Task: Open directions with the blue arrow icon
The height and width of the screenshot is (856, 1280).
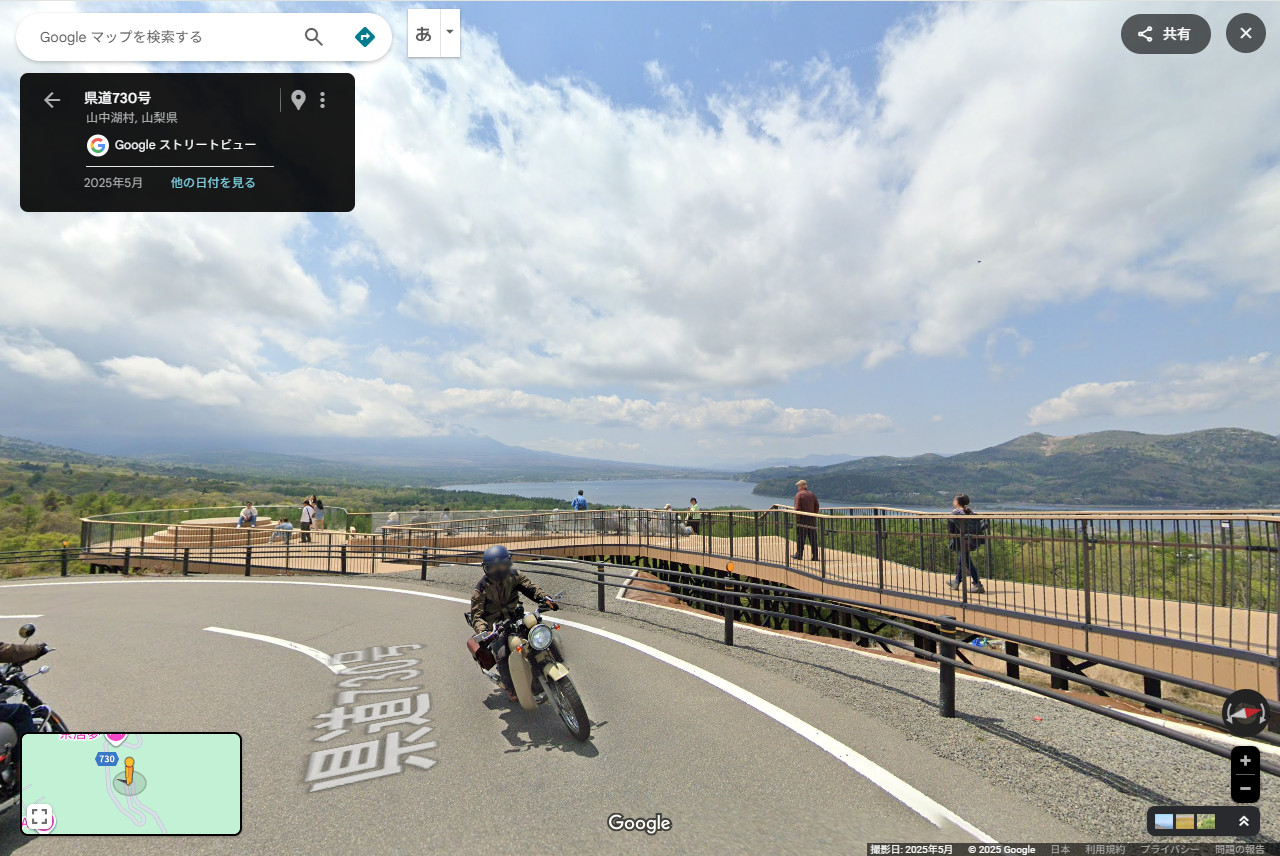Action: [365, 37]
